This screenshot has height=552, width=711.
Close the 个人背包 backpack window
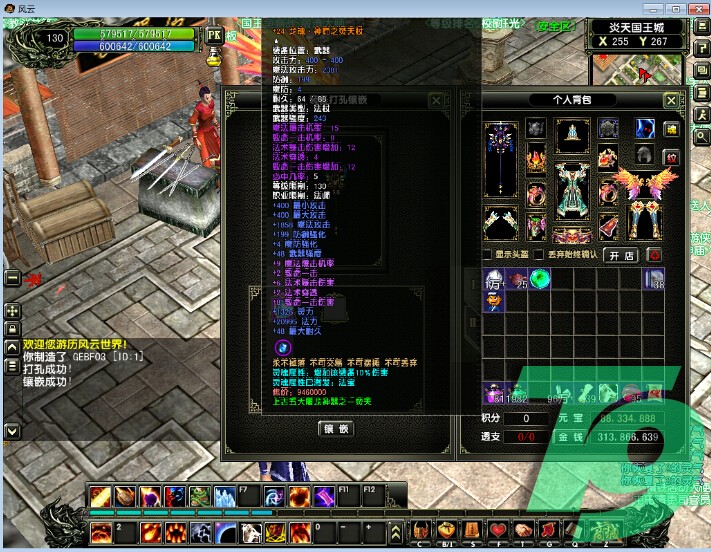[670, 101]
